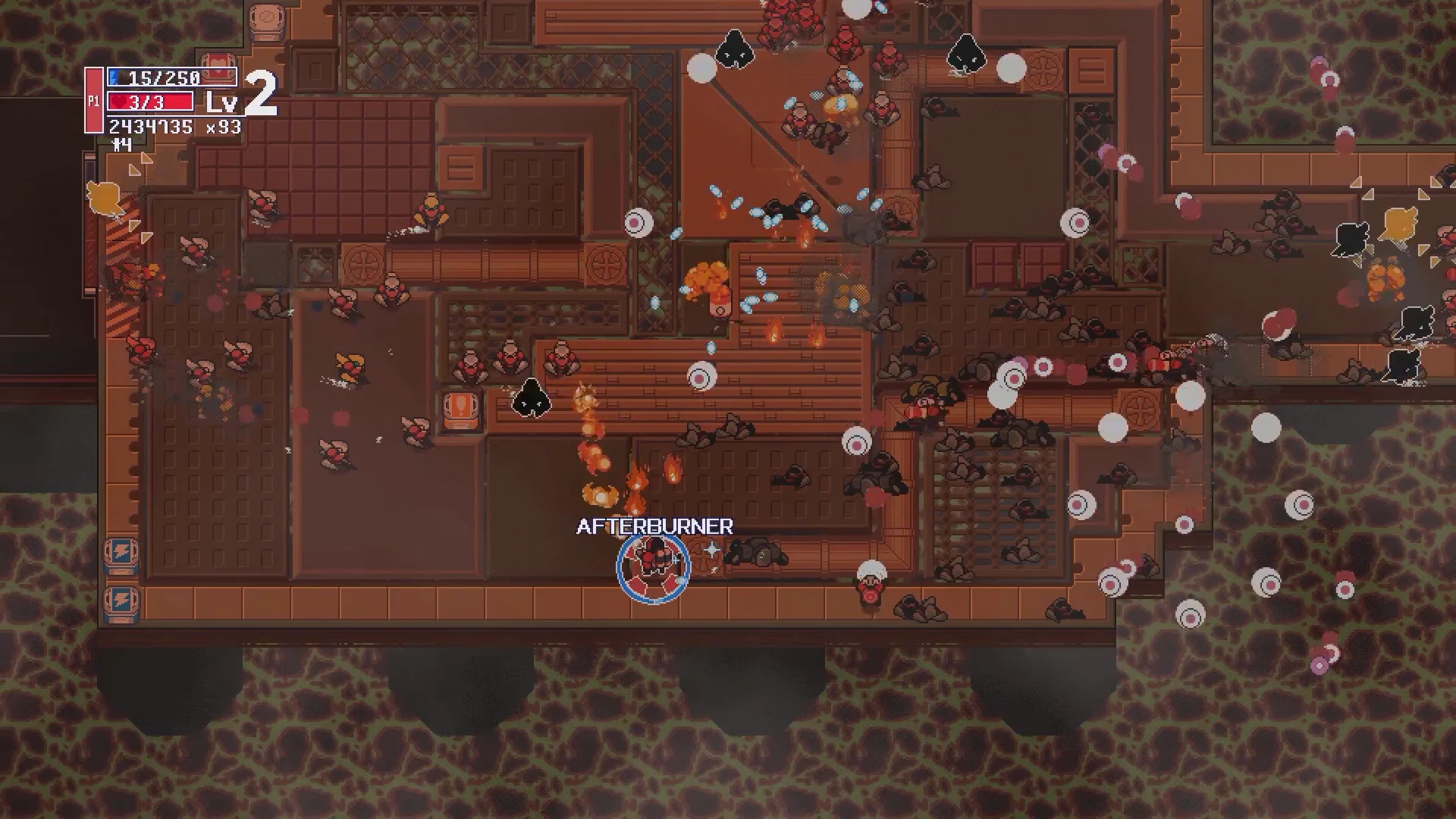1456x819 pixels.
Task: Click the AFTERBURNER label above the player
Action: pos(654,526)
